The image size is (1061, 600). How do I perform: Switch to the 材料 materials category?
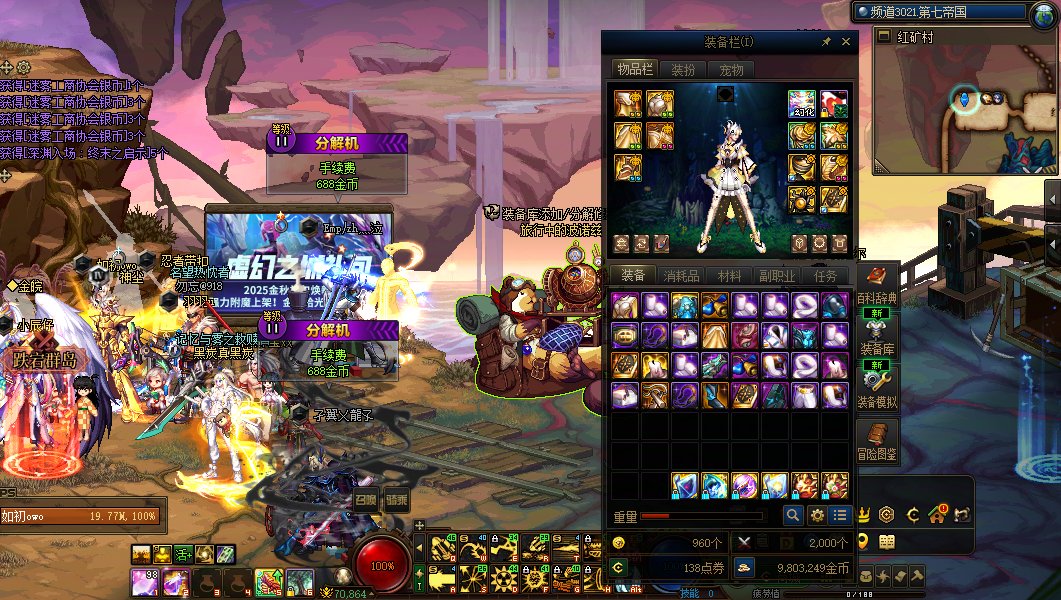729,276
